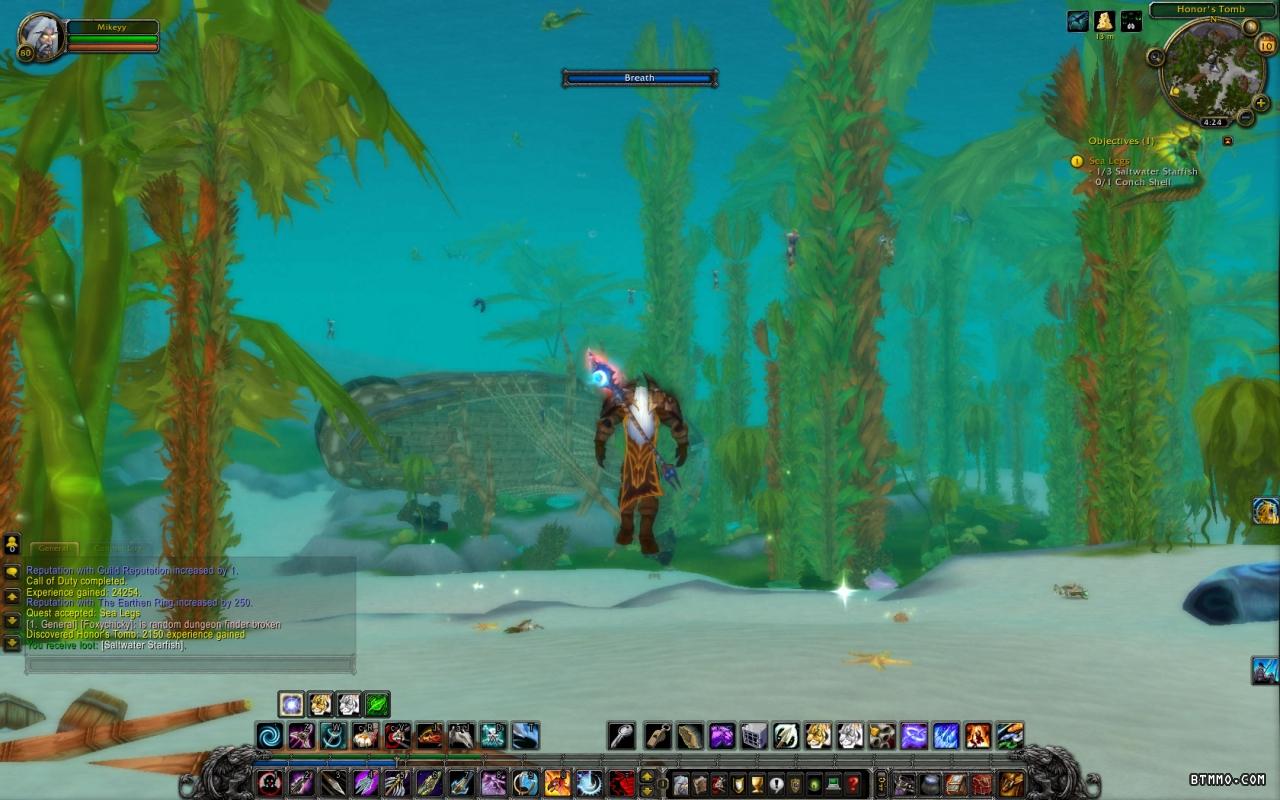Activate the blue swirl vortex ability
The image size is (1280, 800).
click(x=269, y=736)
